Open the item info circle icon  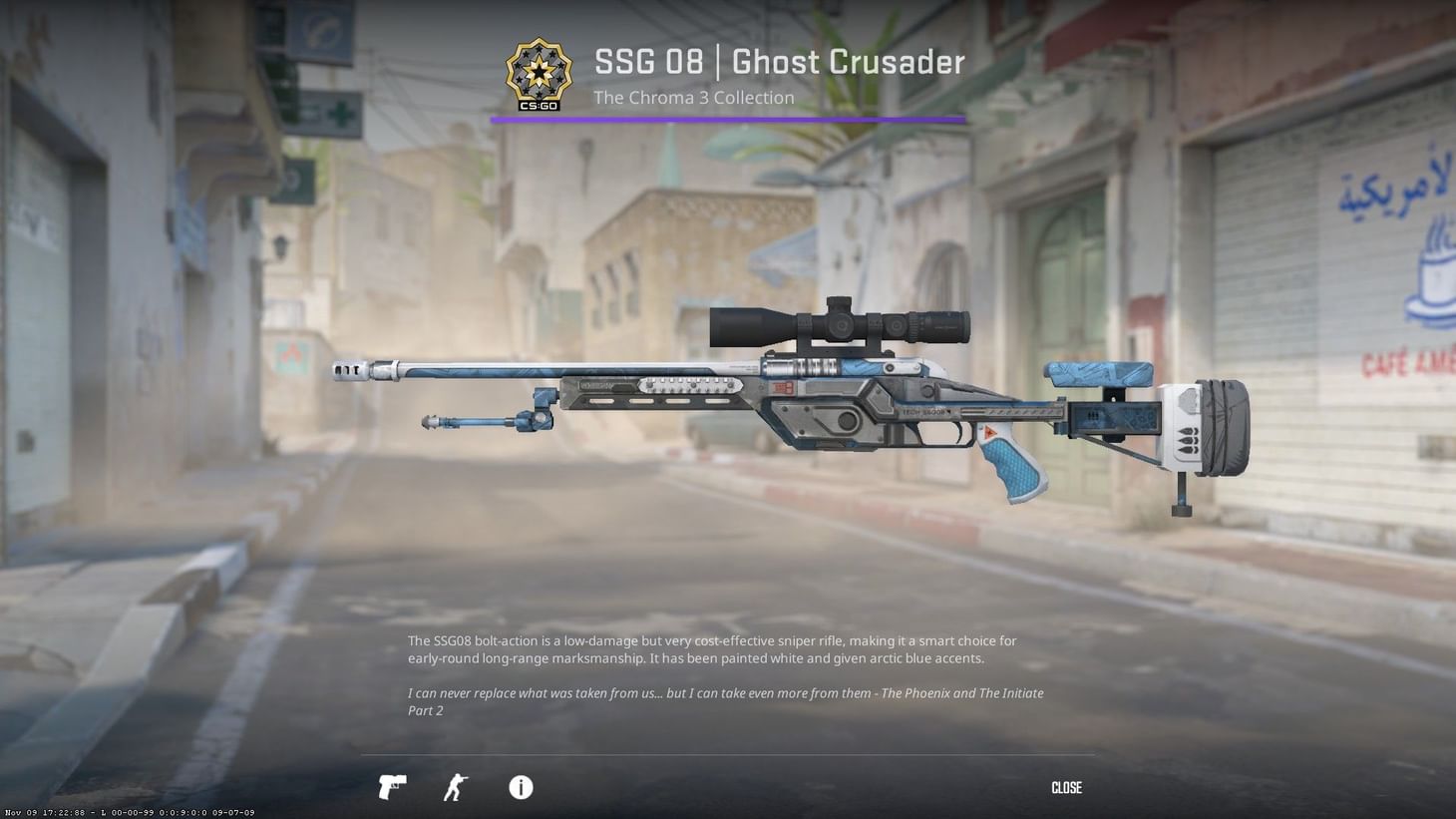[520, 787]
